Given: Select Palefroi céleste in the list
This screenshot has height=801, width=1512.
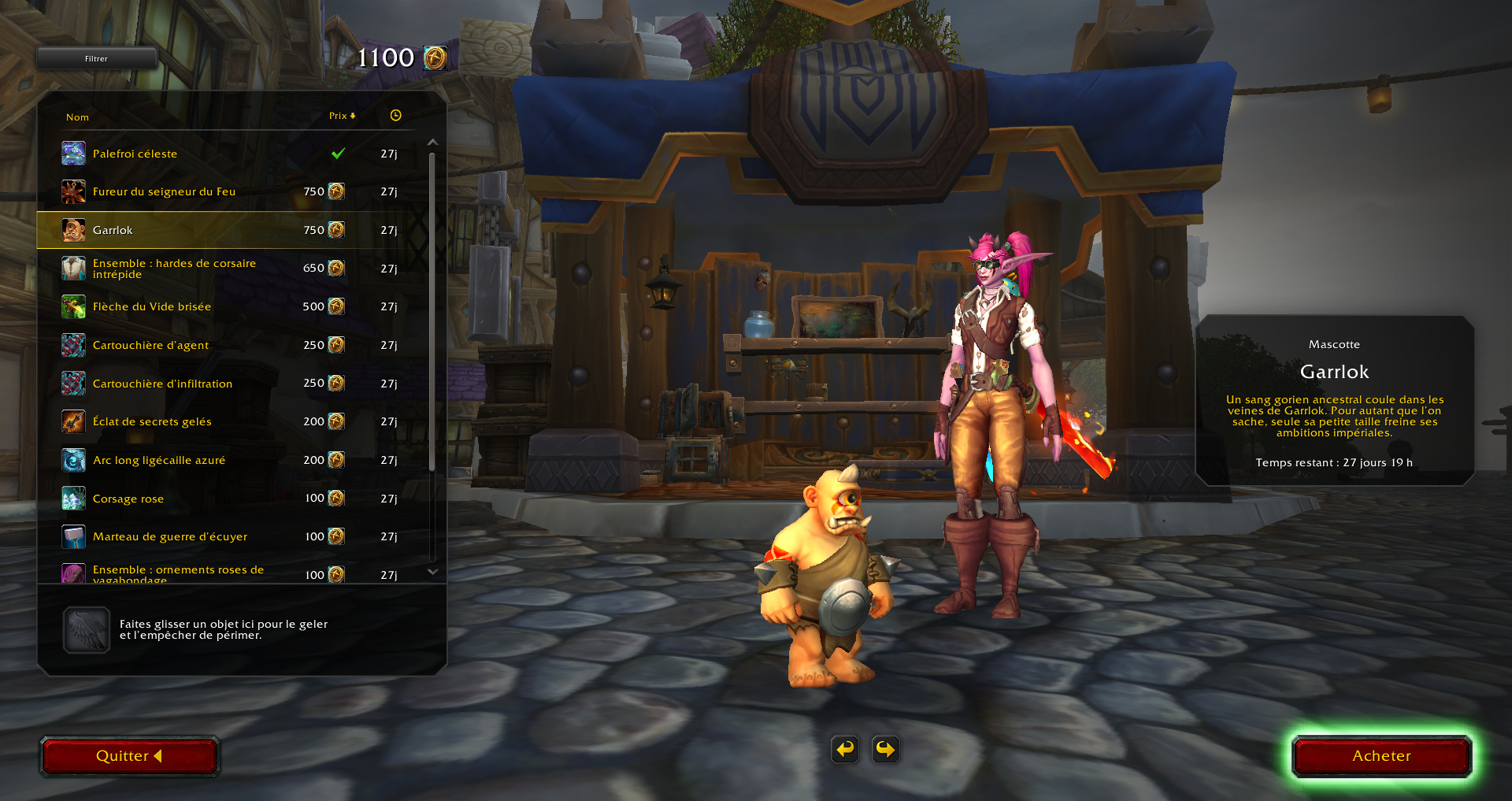Looking at the screenshot, I should point(135,154).
